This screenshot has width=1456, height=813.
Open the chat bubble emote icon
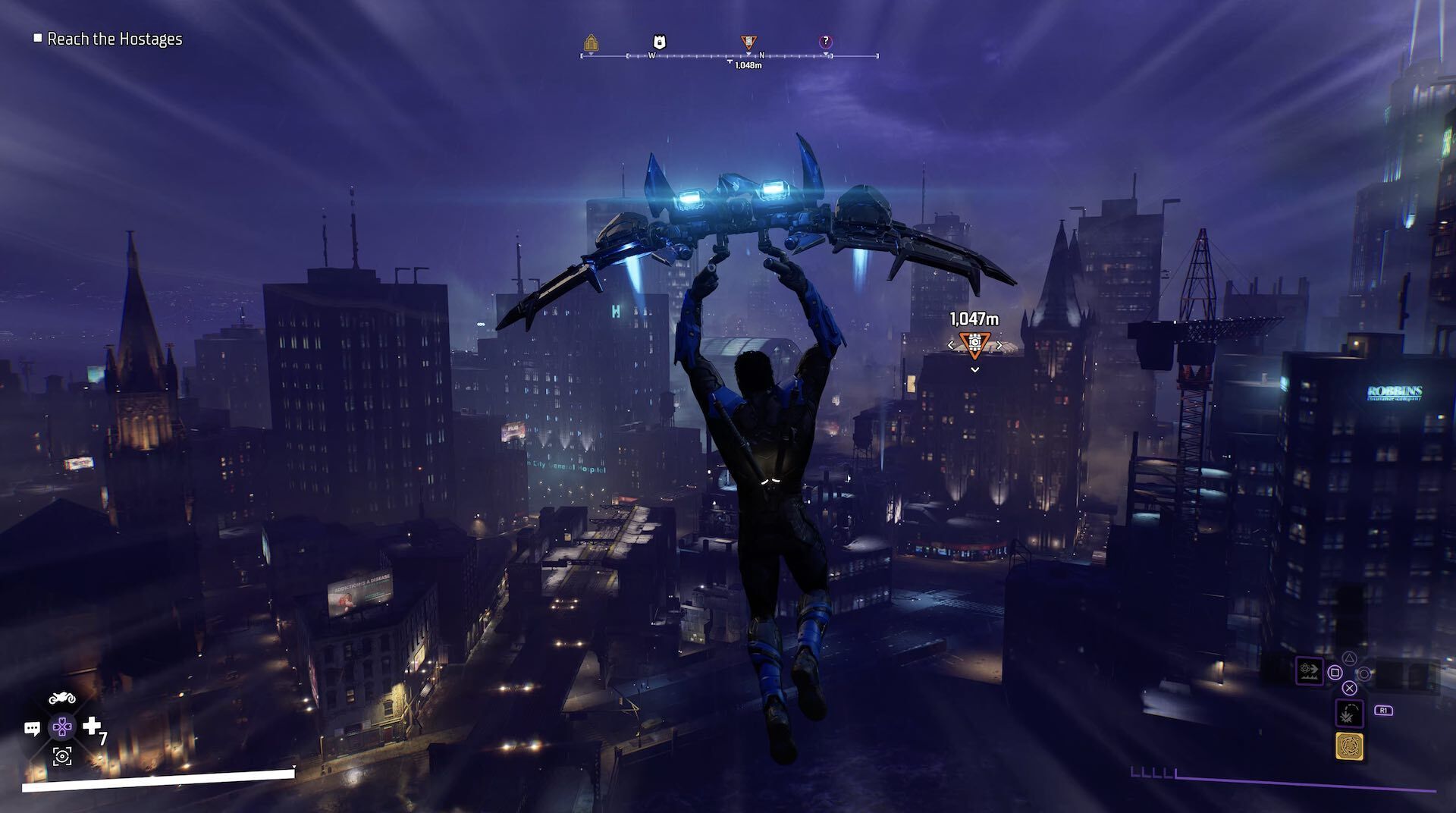click(32, 729)
